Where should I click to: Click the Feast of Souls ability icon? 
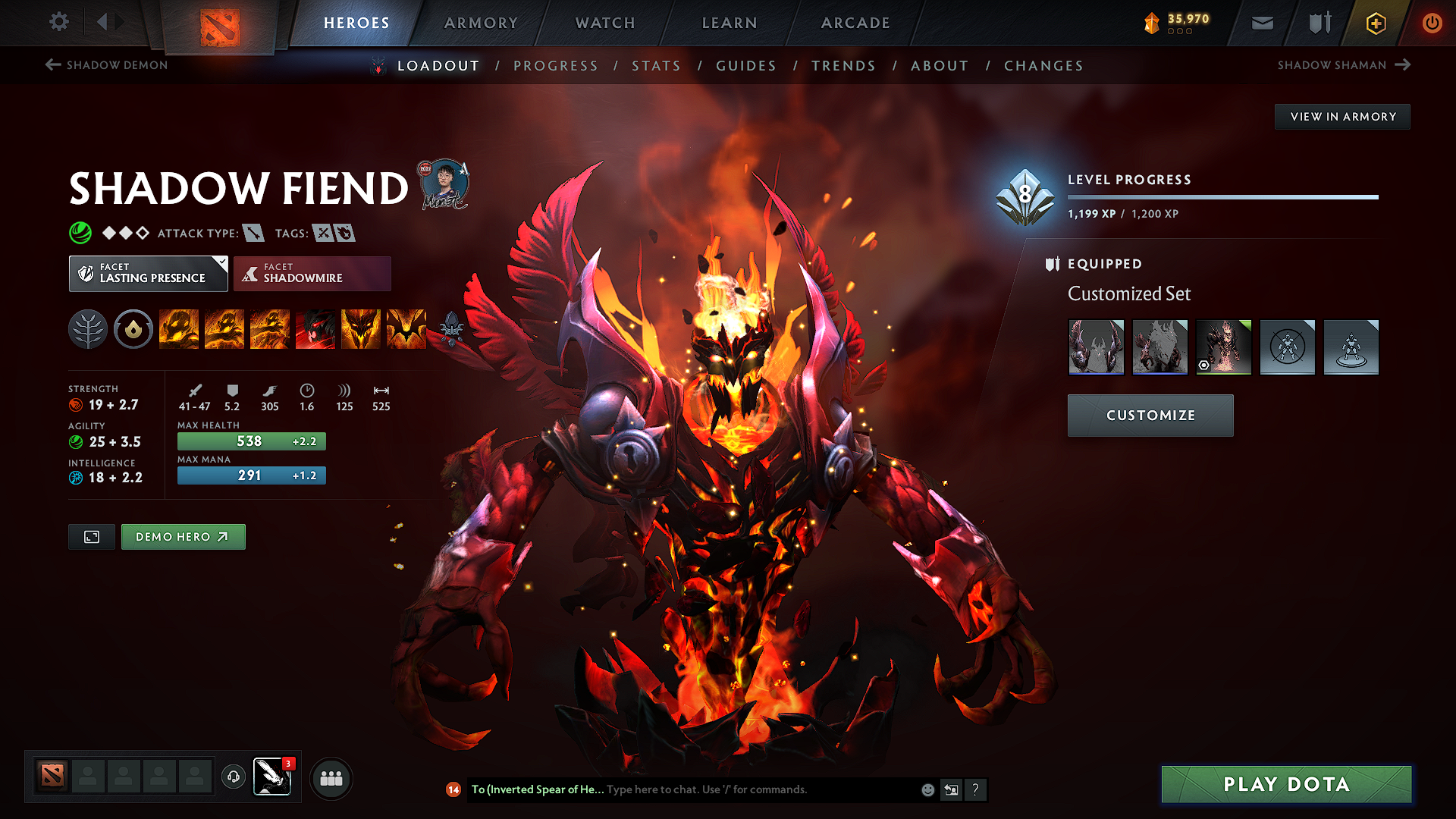[x=315, y=329]
